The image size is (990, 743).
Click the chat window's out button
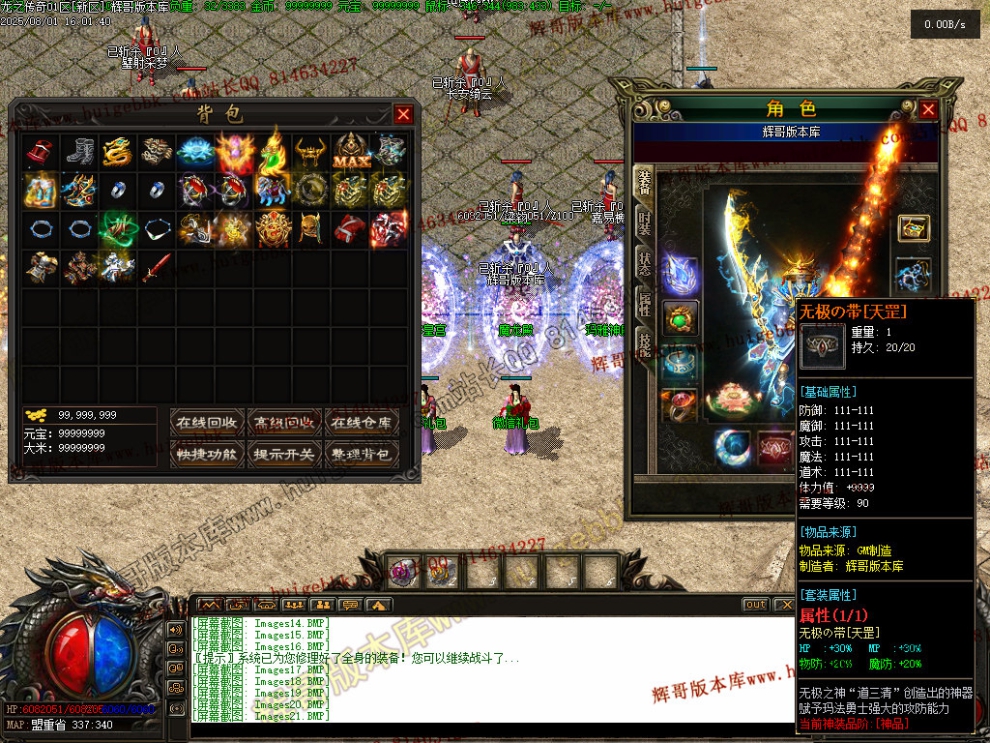[x=755, y=605]
